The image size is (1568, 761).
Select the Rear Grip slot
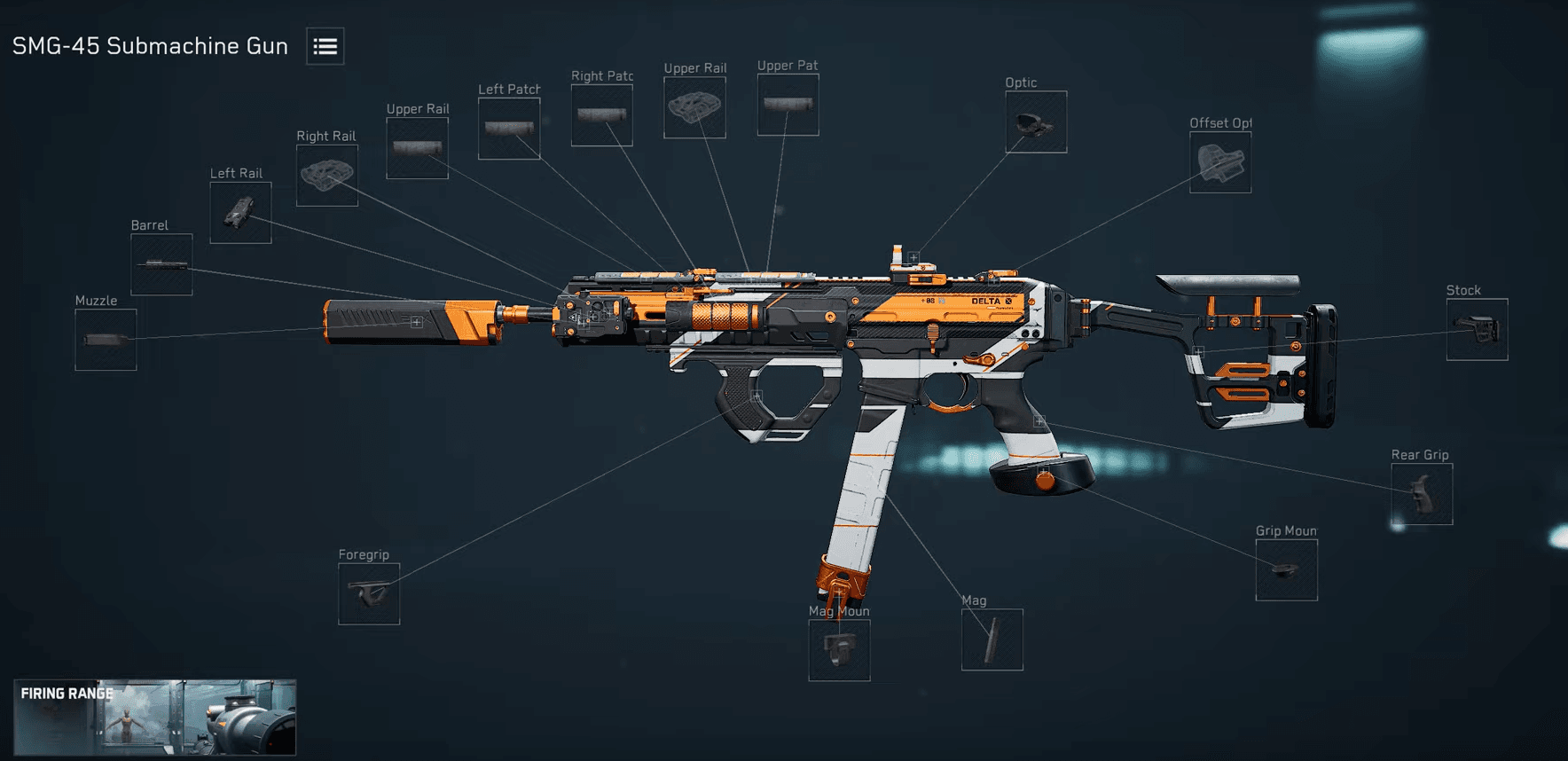[1423, 493]
